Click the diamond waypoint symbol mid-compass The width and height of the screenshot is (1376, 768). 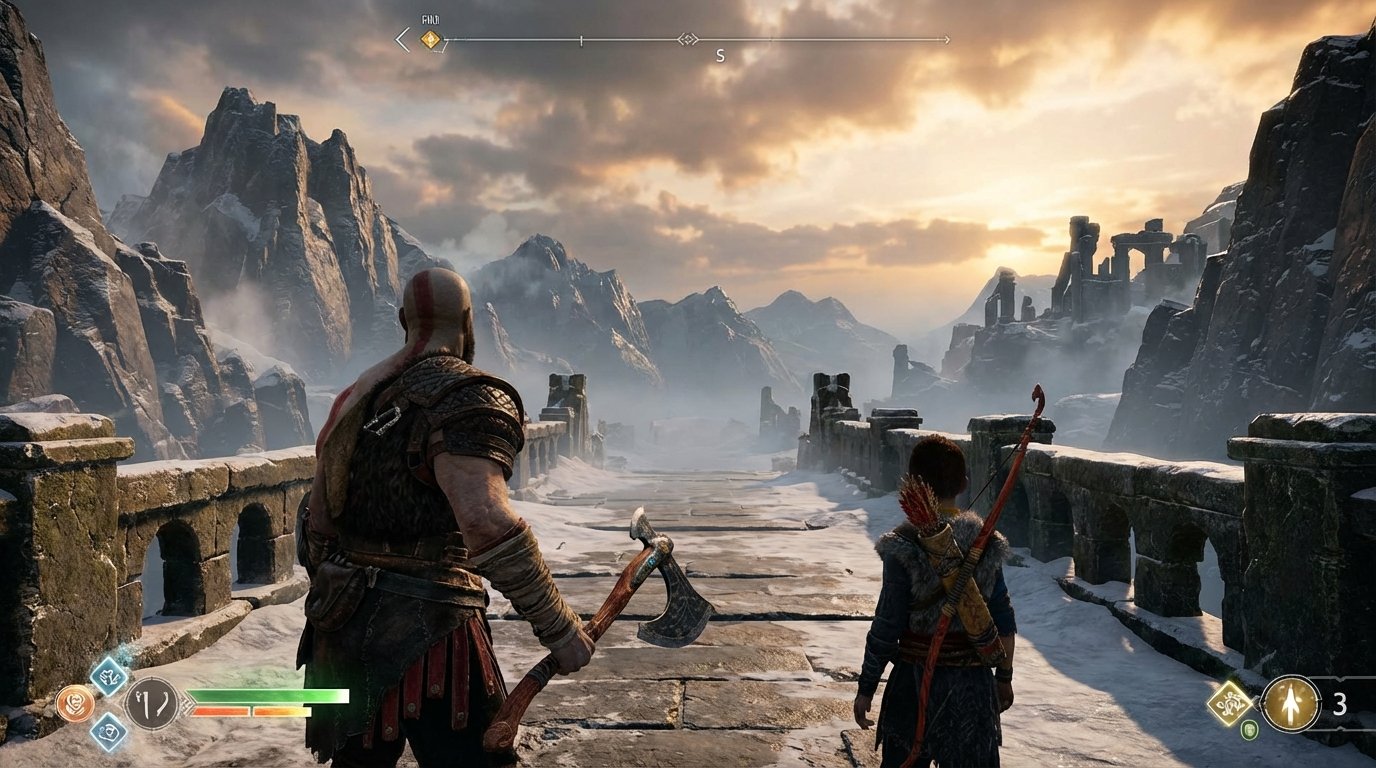(690, 39)
